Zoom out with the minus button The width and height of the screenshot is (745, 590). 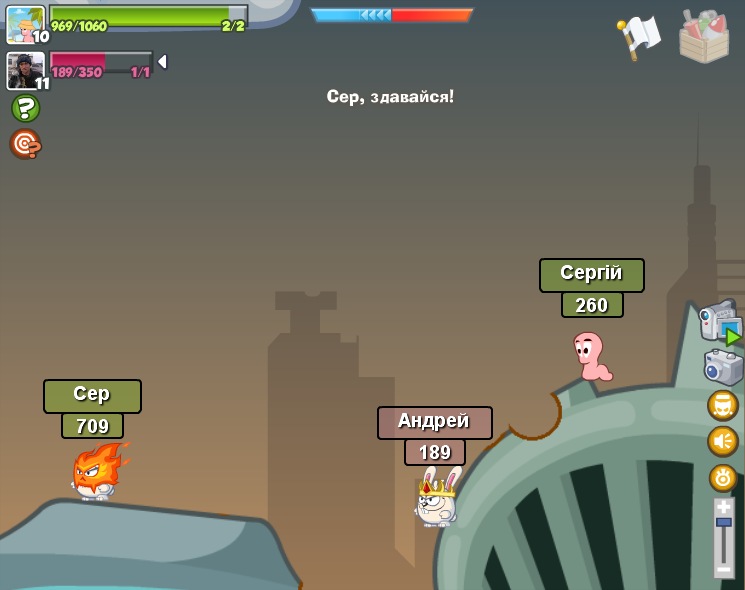click(x=724, y=569)
